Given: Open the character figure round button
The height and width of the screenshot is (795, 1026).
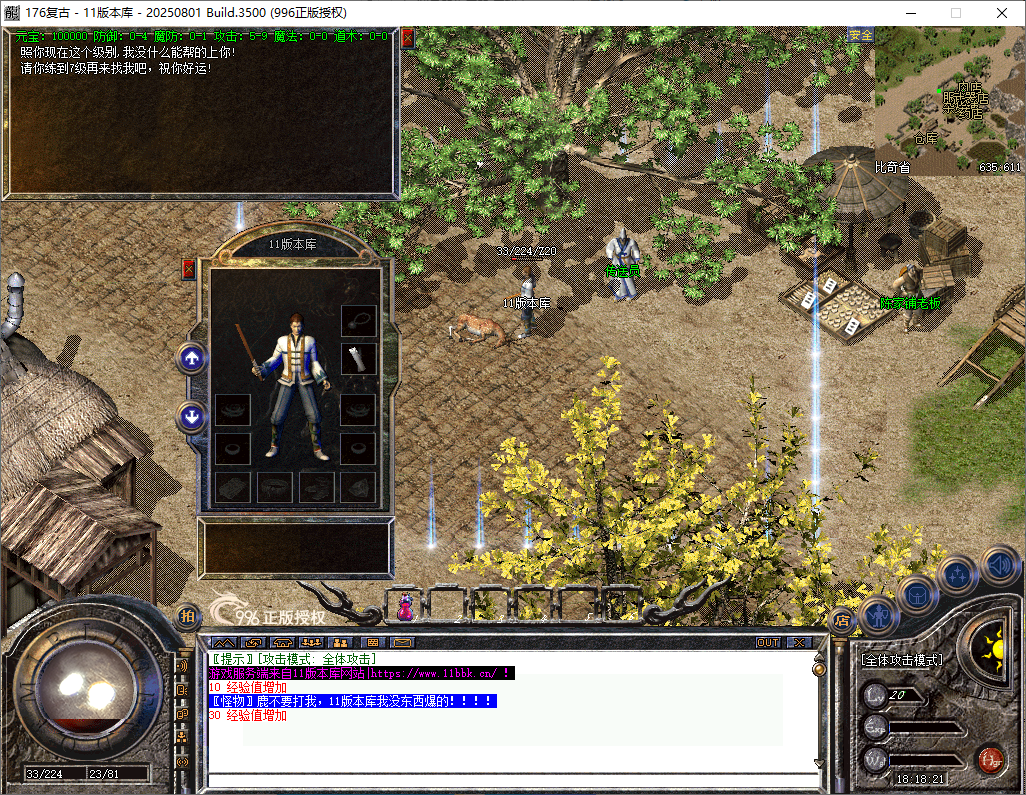Looking at the screenshot, I should tap(879, 614).
